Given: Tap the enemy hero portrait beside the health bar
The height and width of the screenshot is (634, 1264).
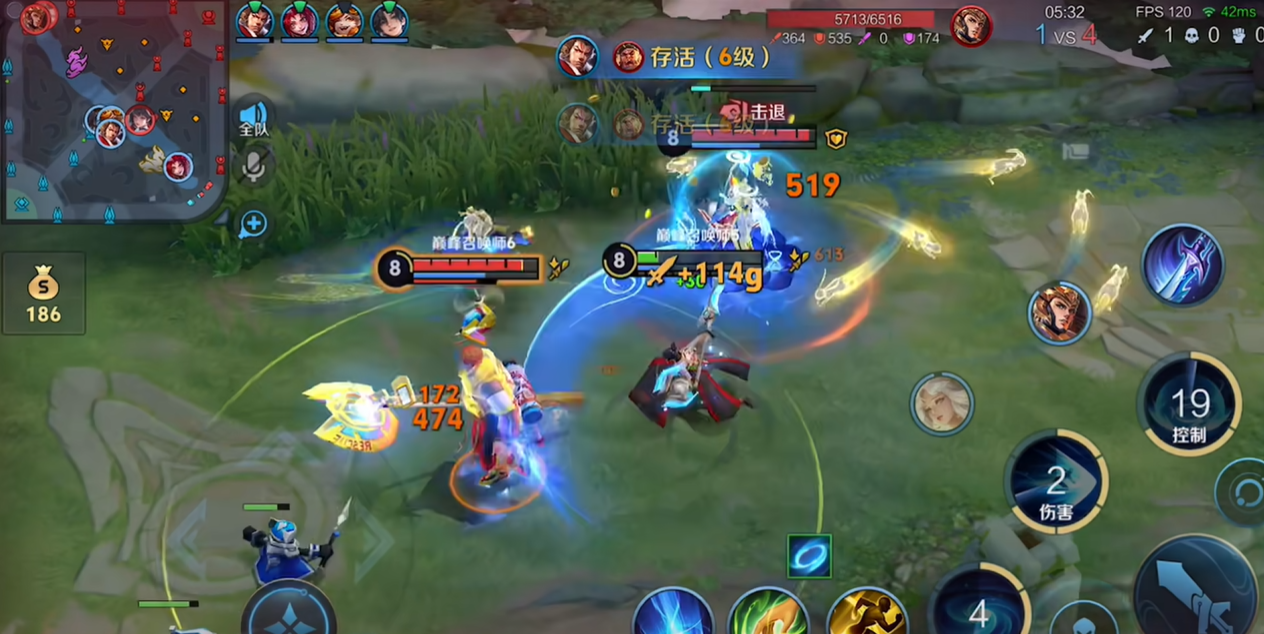Looking at the screenshot, I should pos(970,26).
